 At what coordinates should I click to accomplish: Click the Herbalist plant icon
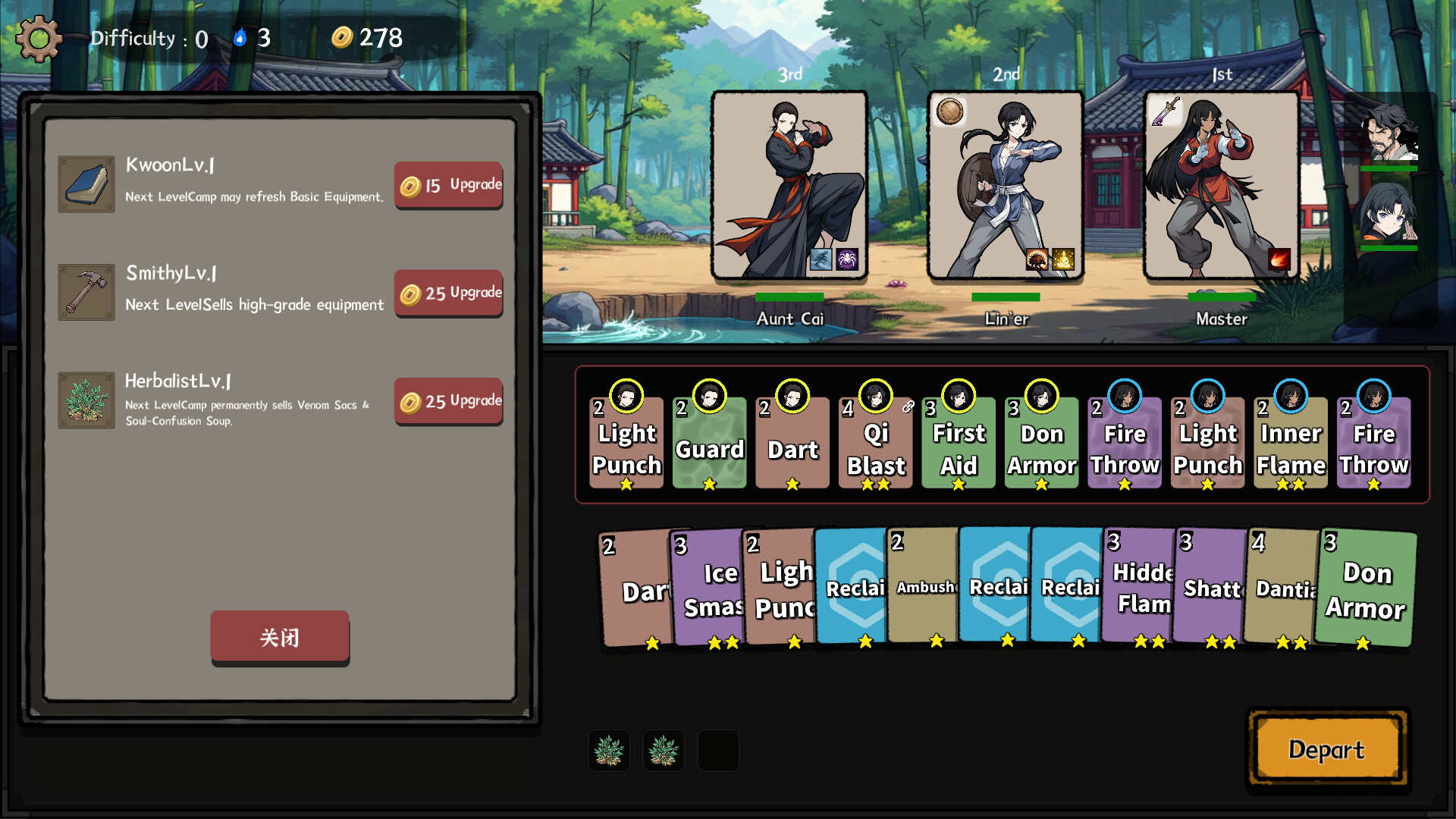click(x=86, y=400)
